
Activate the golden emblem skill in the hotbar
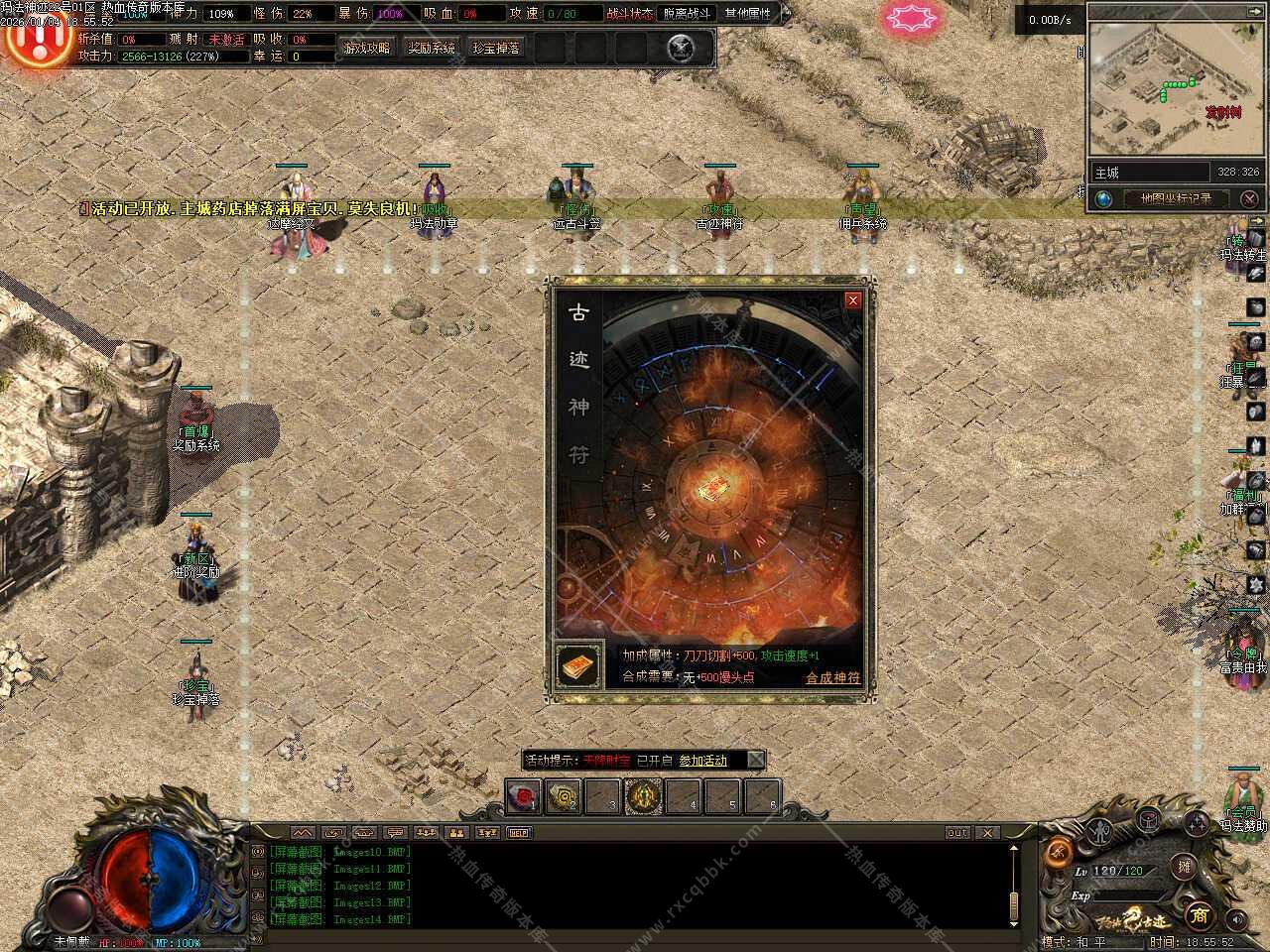[x=643, y=796]
